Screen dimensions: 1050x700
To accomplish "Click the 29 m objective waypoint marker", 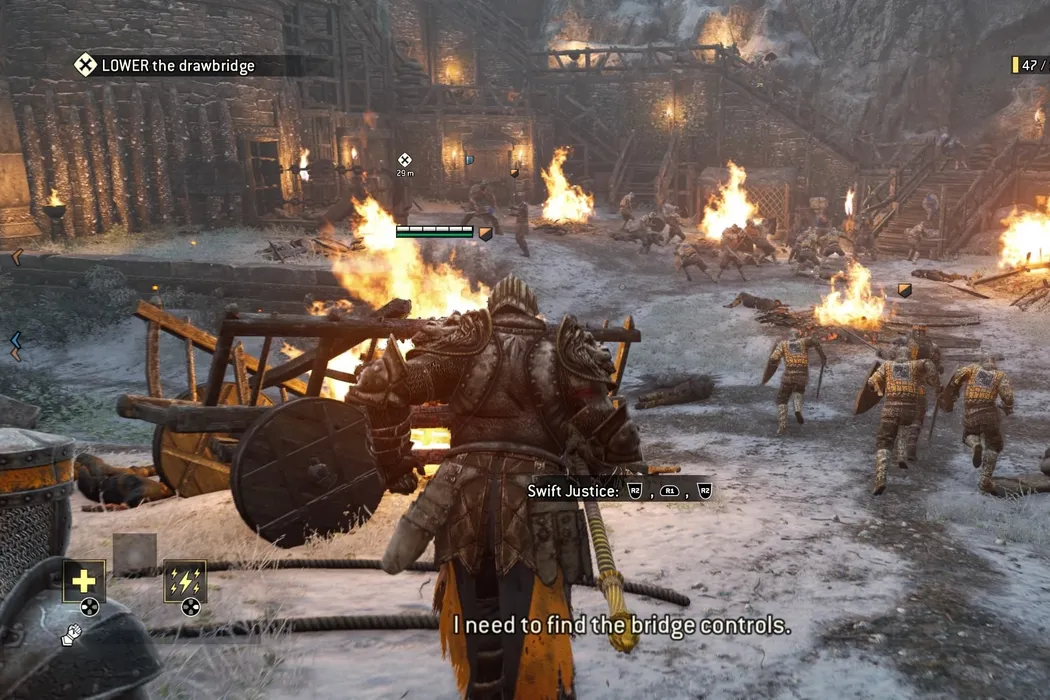I will click(405, 159).
